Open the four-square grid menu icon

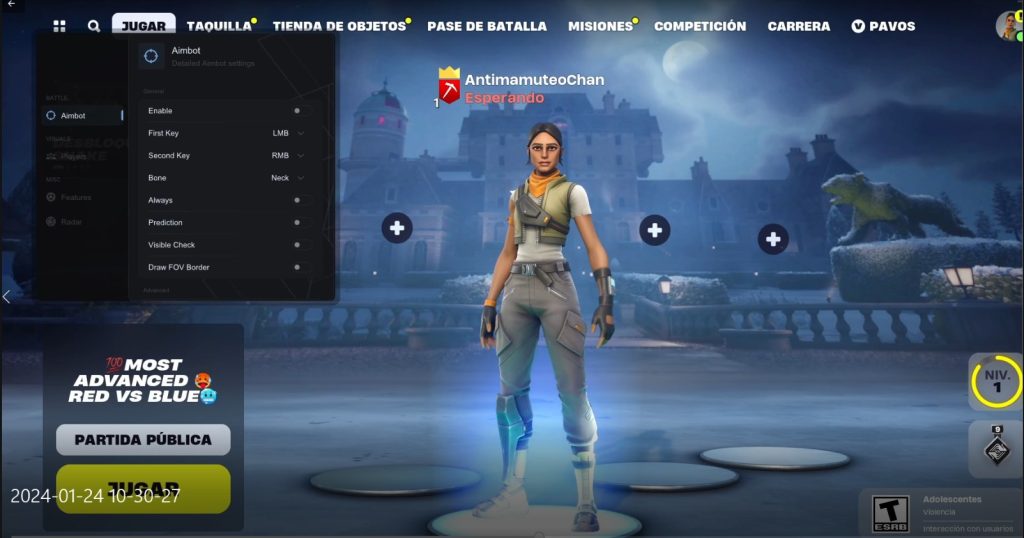click(60, 26)
